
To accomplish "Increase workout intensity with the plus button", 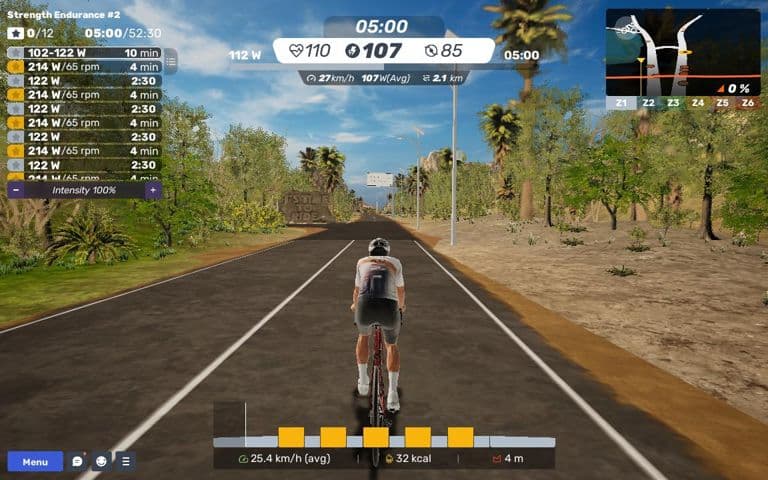I will pyautogui.click(x=152, y=189).
